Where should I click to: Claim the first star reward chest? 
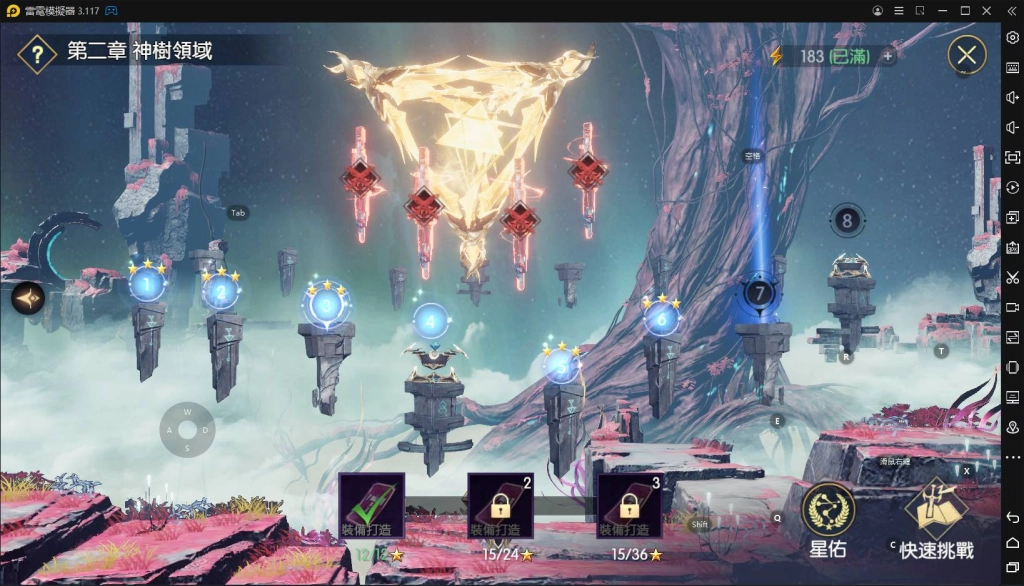click(x=371, y=506)
